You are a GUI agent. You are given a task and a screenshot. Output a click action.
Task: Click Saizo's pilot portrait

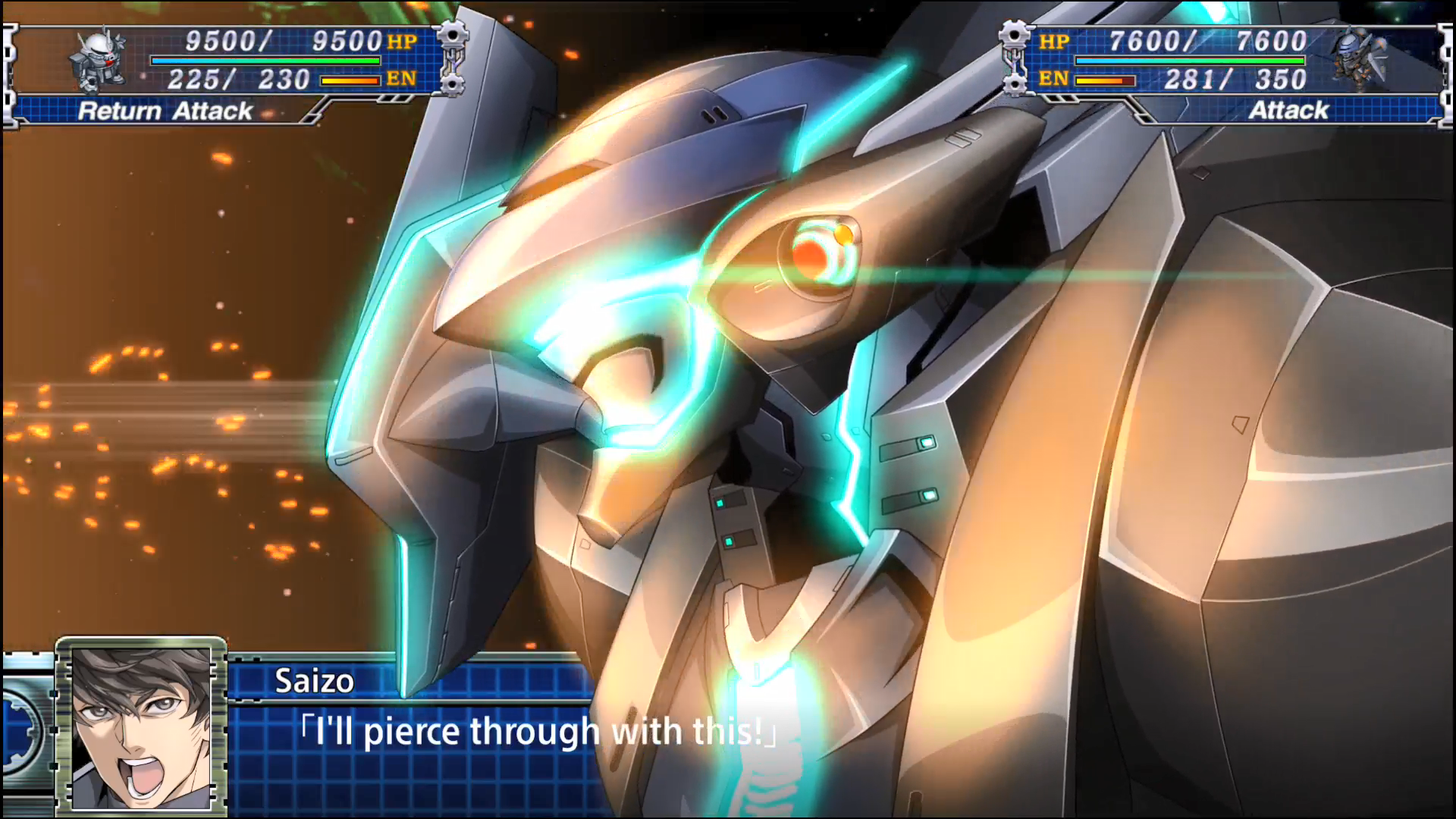(141, 726)
